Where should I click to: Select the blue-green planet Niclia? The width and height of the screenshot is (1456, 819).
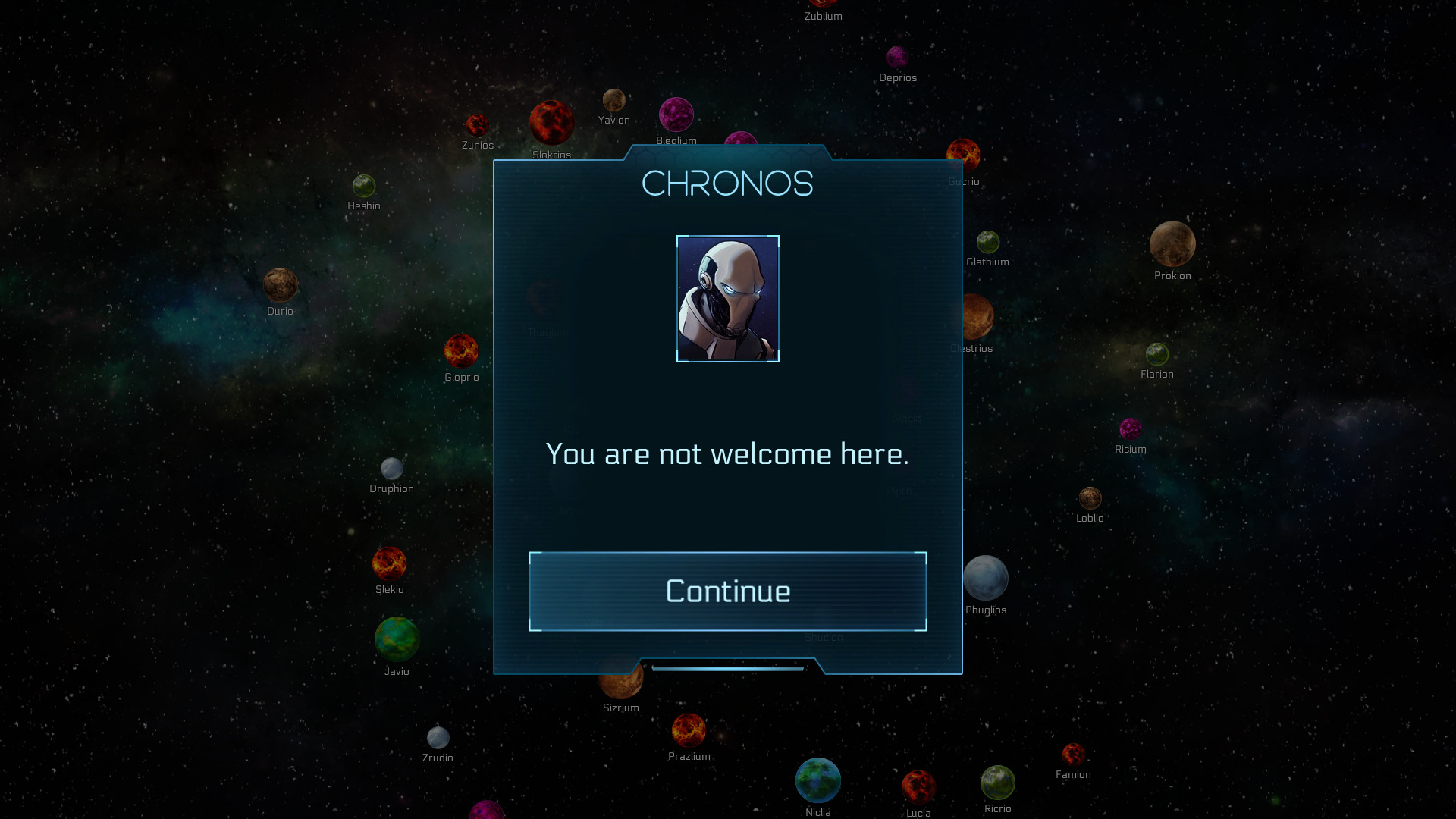coord(817,780)
